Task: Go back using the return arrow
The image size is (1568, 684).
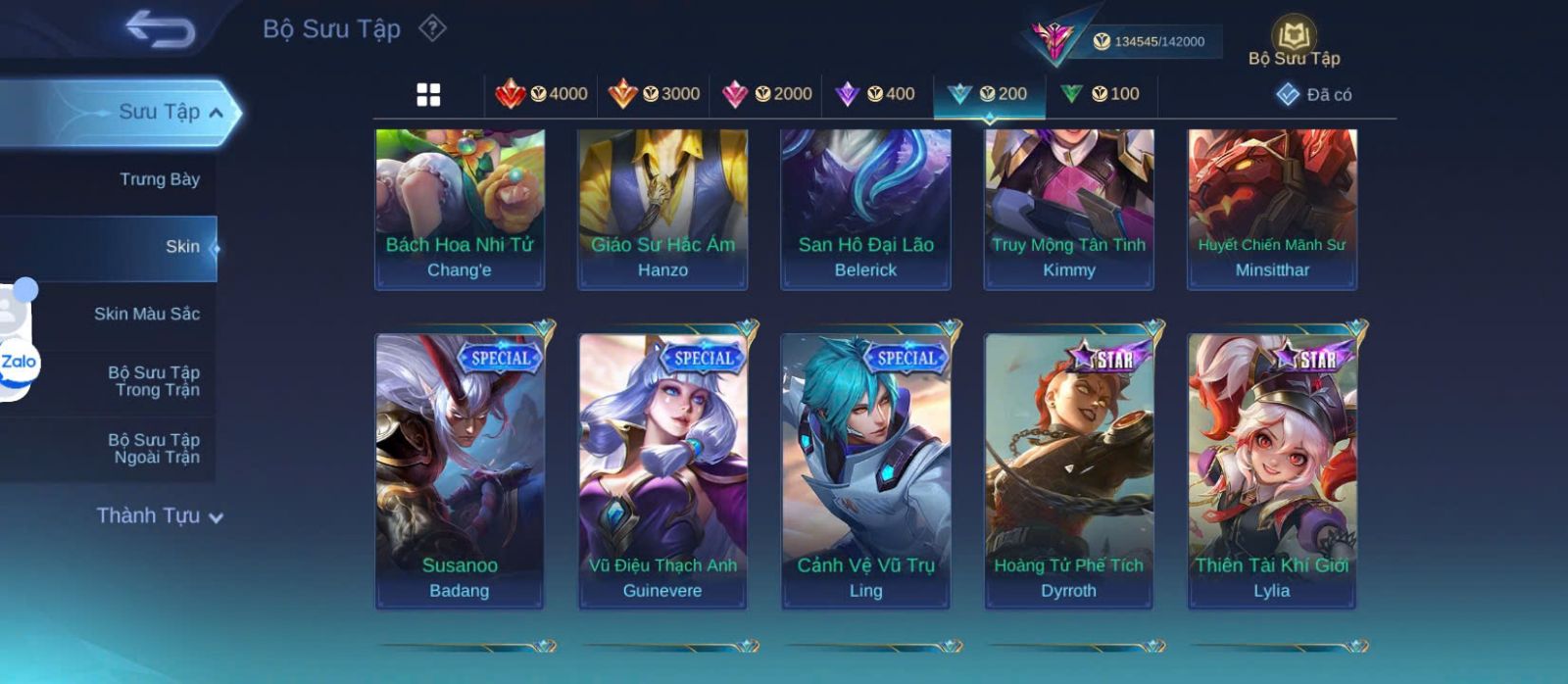Action: pyautogui.click(x=160, y=29)
